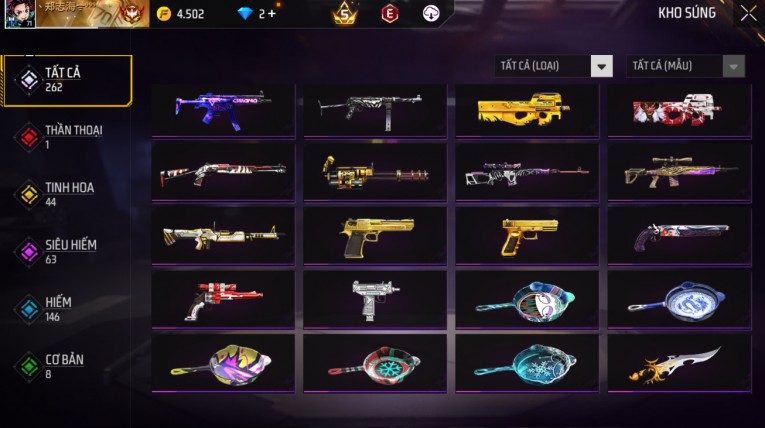
Task: Choose the yellow P90 skin
Action: pos(527,107)
